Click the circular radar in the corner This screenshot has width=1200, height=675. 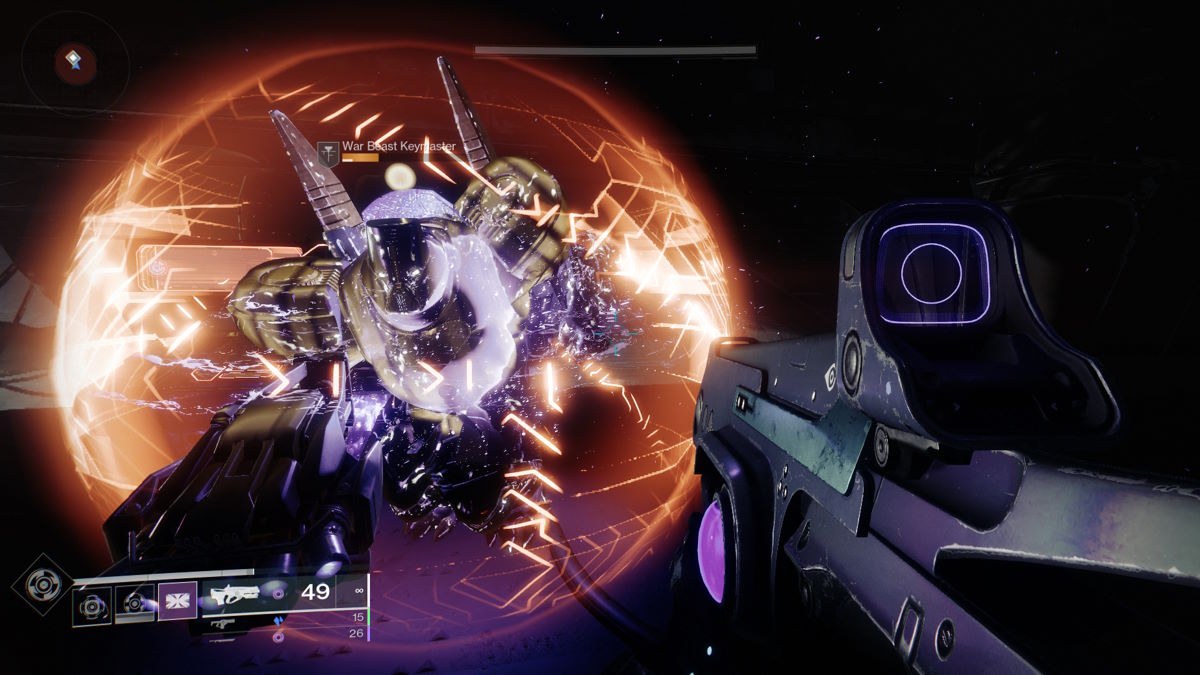click(75, 63)
